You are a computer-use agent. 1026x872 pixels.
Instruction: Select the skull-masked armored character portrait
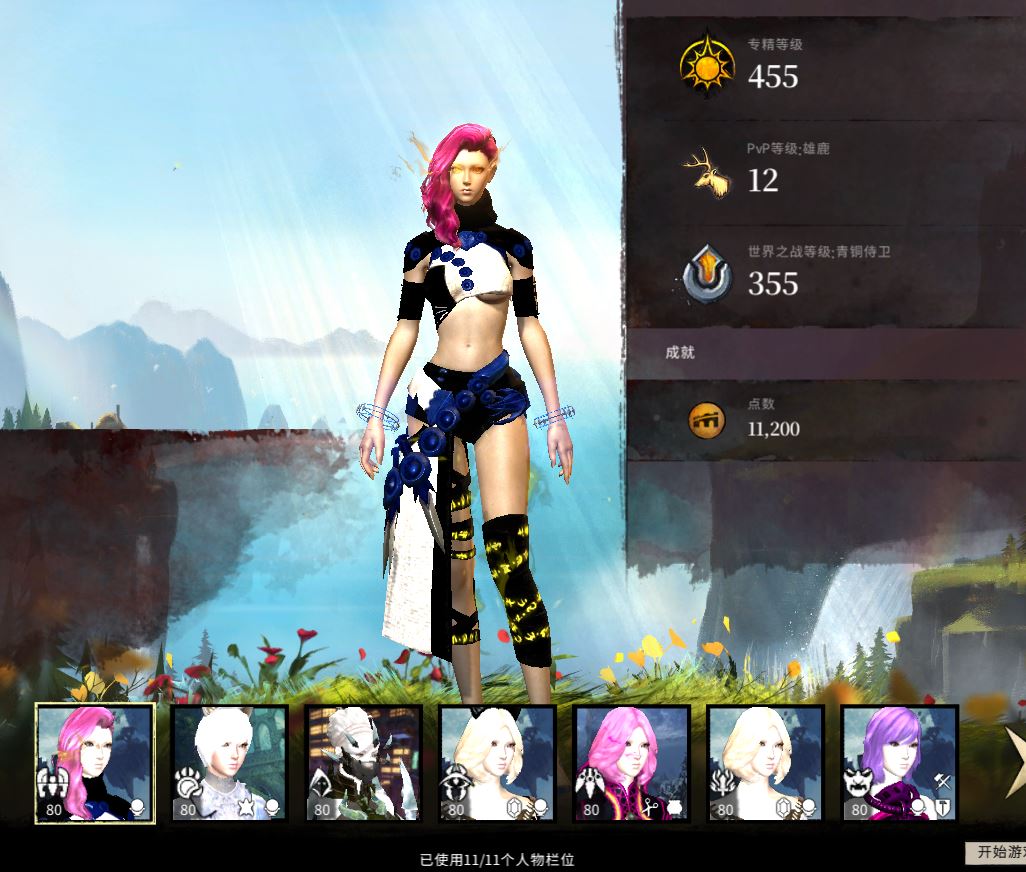364,763
